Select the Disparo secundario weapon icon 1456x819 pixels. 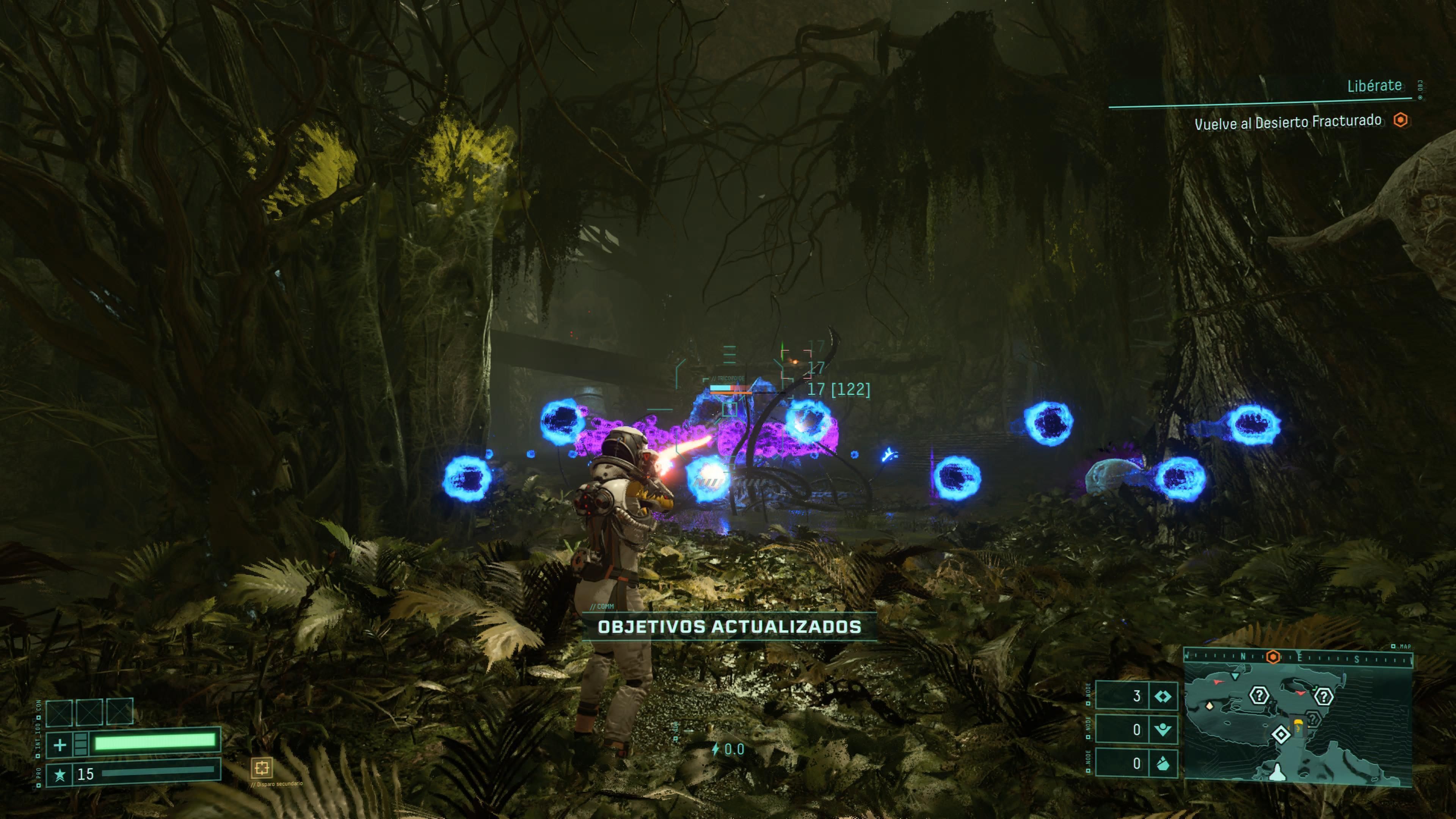tap(262, 767)
